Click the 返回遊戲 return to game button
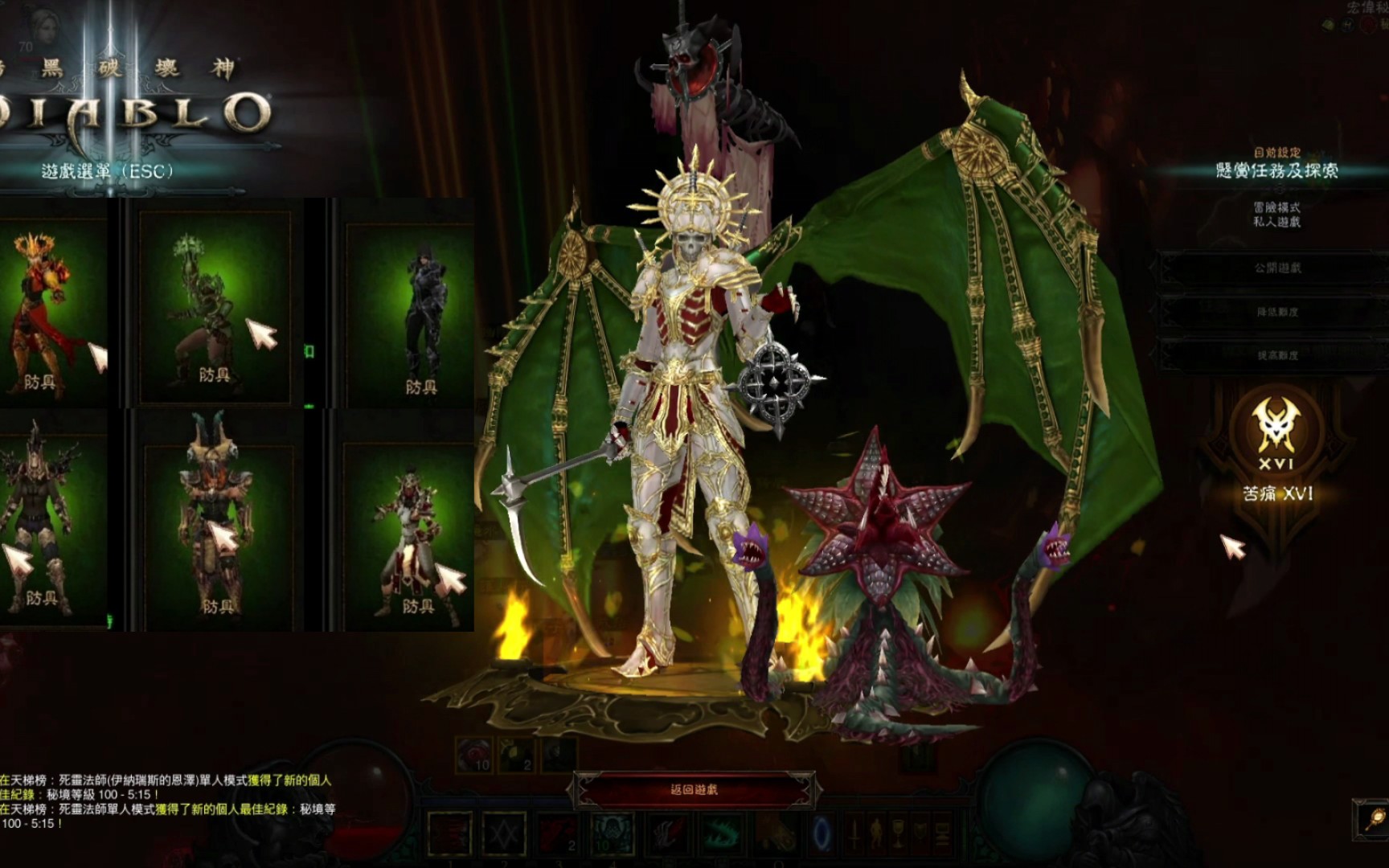Image resolution: width=1389 pixels, height=868 pixels. point(694,790)
